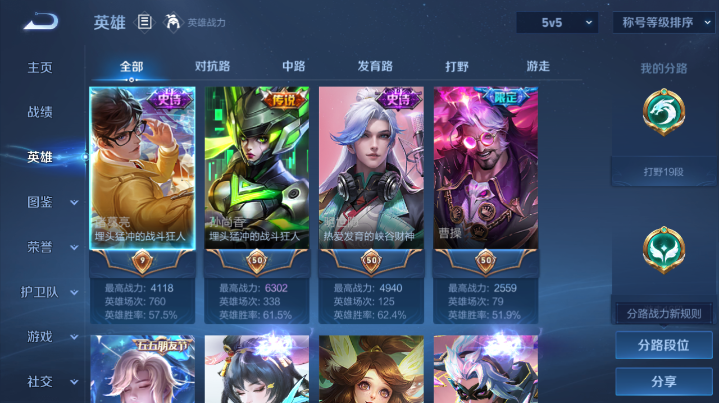Open the 5v5 mode dropdown
The height and width of the screenshot is (403, 719).
556,22
